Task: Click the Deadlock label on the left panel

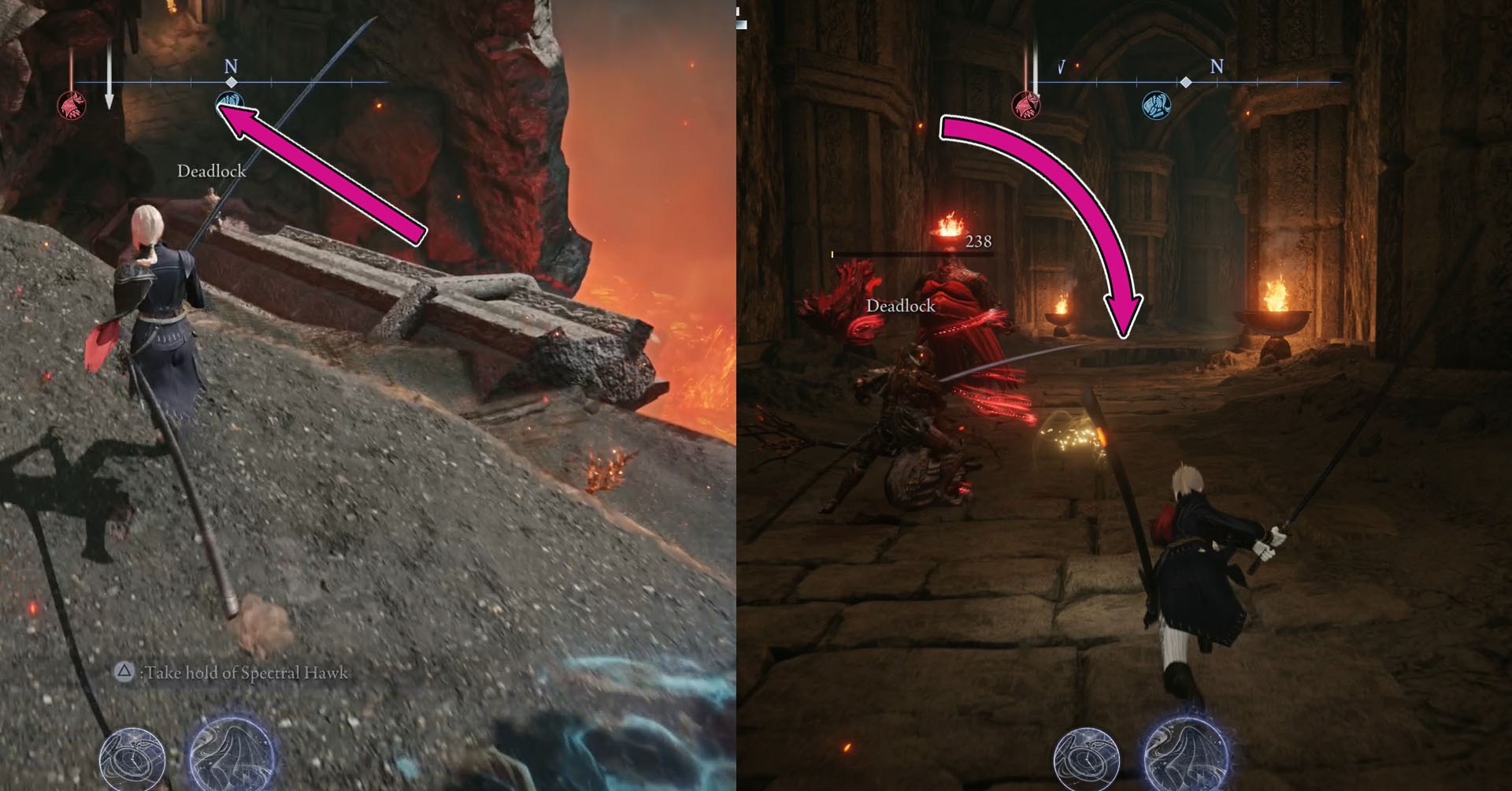Action: coord(213,170)
